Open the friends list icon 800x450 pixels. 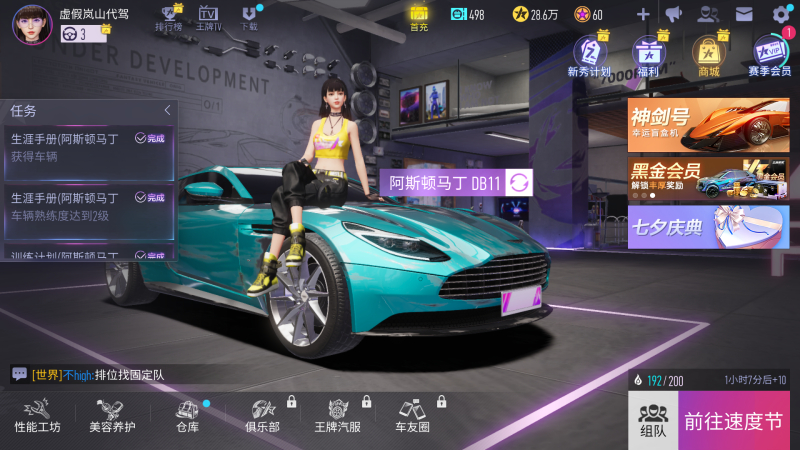[x=708, y=14]
